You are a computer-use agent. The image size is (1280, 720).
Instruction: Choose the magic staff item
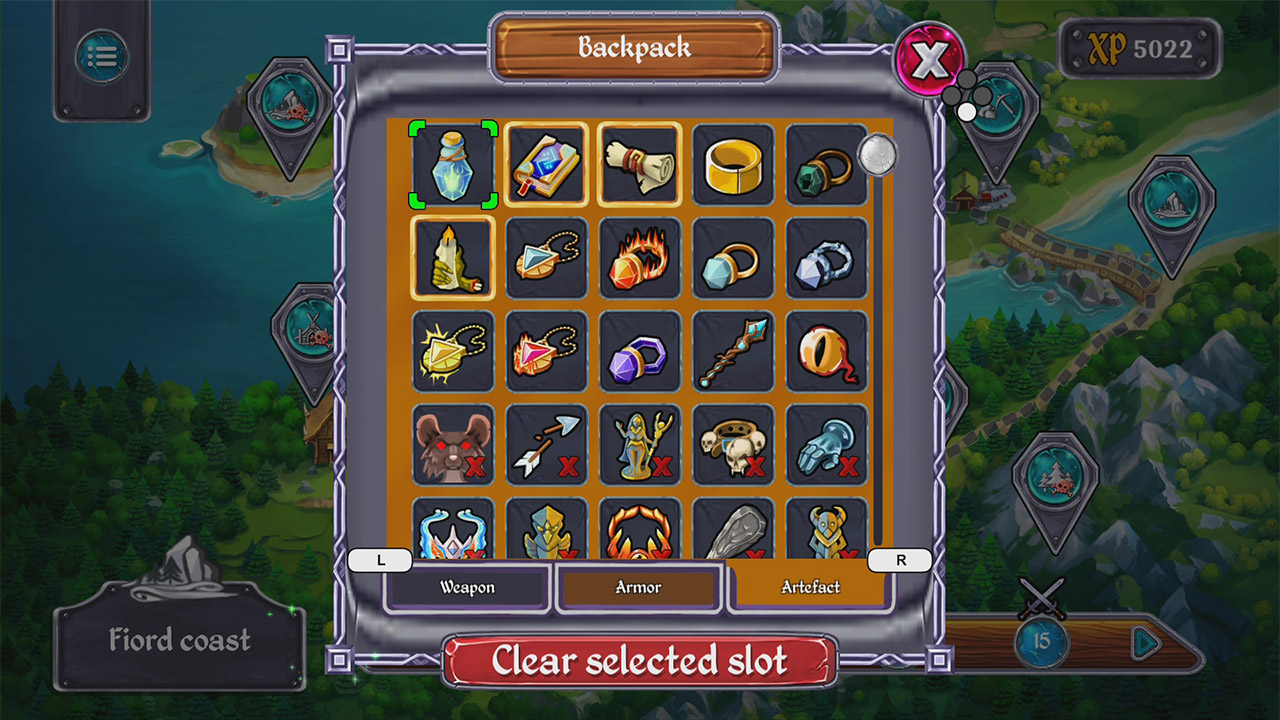point(733,352)
